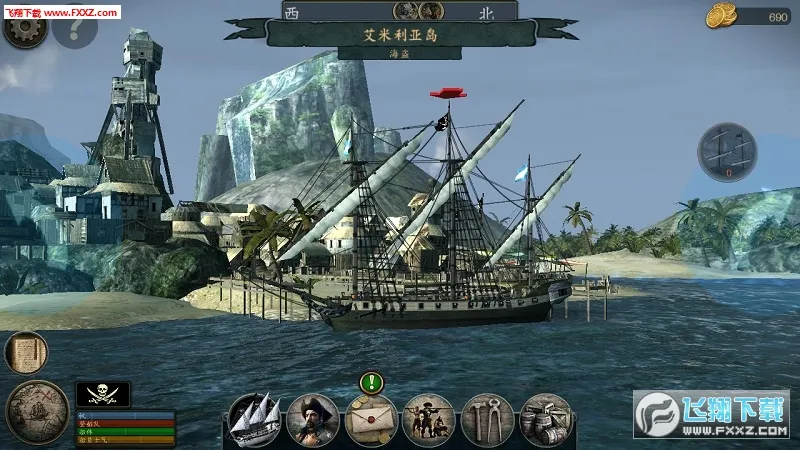This screenshot has height=450, width=800.
Task: Open the sealed letter messages
Action: [371, 419]
